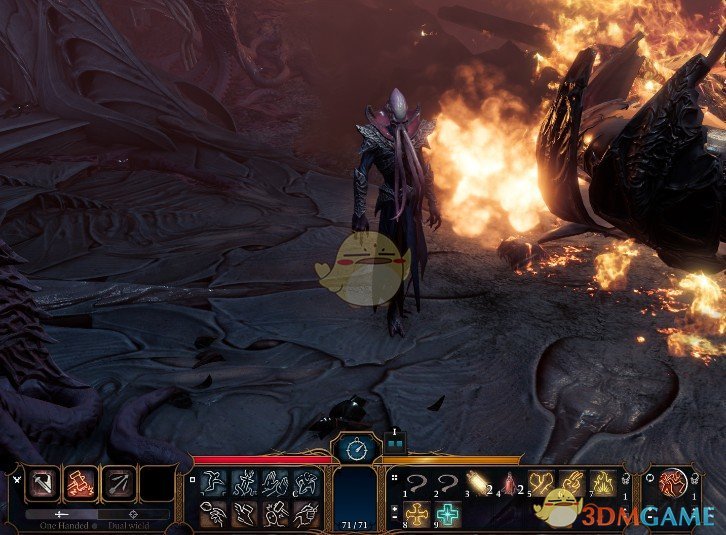
Task: Activate the Jump leaping figure action
Action: [244, 484]
